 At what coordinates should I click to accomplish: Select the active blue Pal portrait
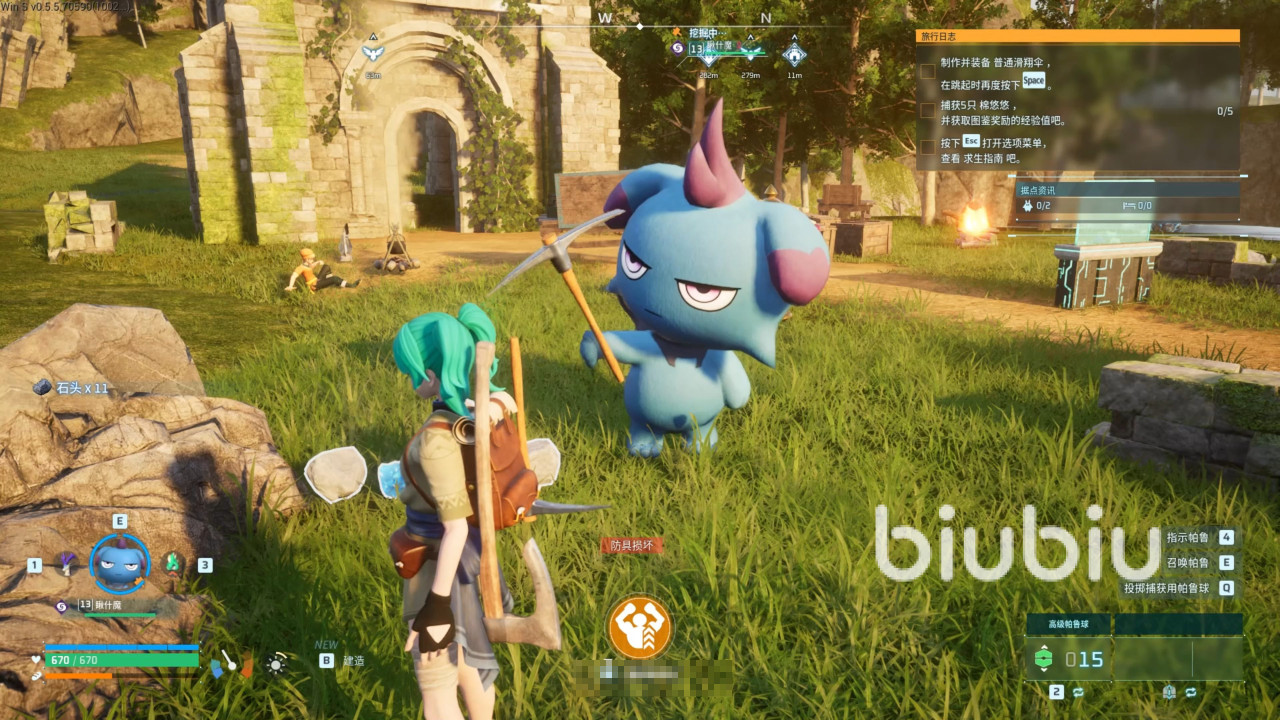pos(120,564)
